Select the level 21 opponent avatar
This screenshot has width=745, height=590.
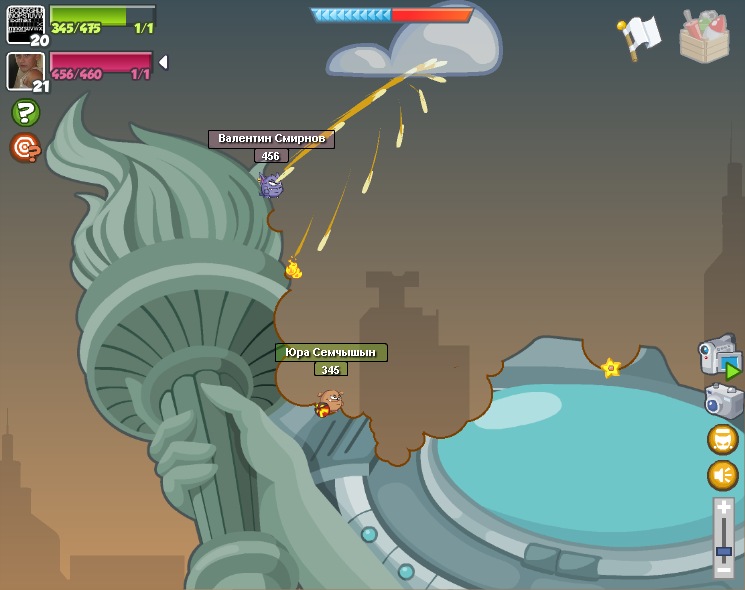(25, 70)
